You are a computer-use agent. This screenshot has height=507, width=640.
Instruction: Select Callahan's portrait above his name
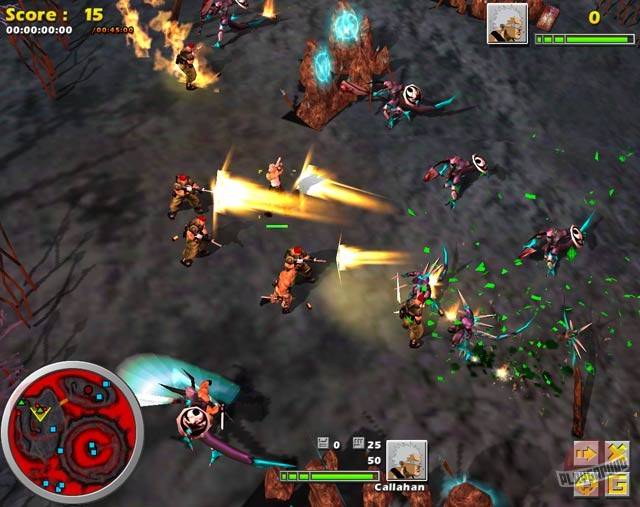point(406,459)
